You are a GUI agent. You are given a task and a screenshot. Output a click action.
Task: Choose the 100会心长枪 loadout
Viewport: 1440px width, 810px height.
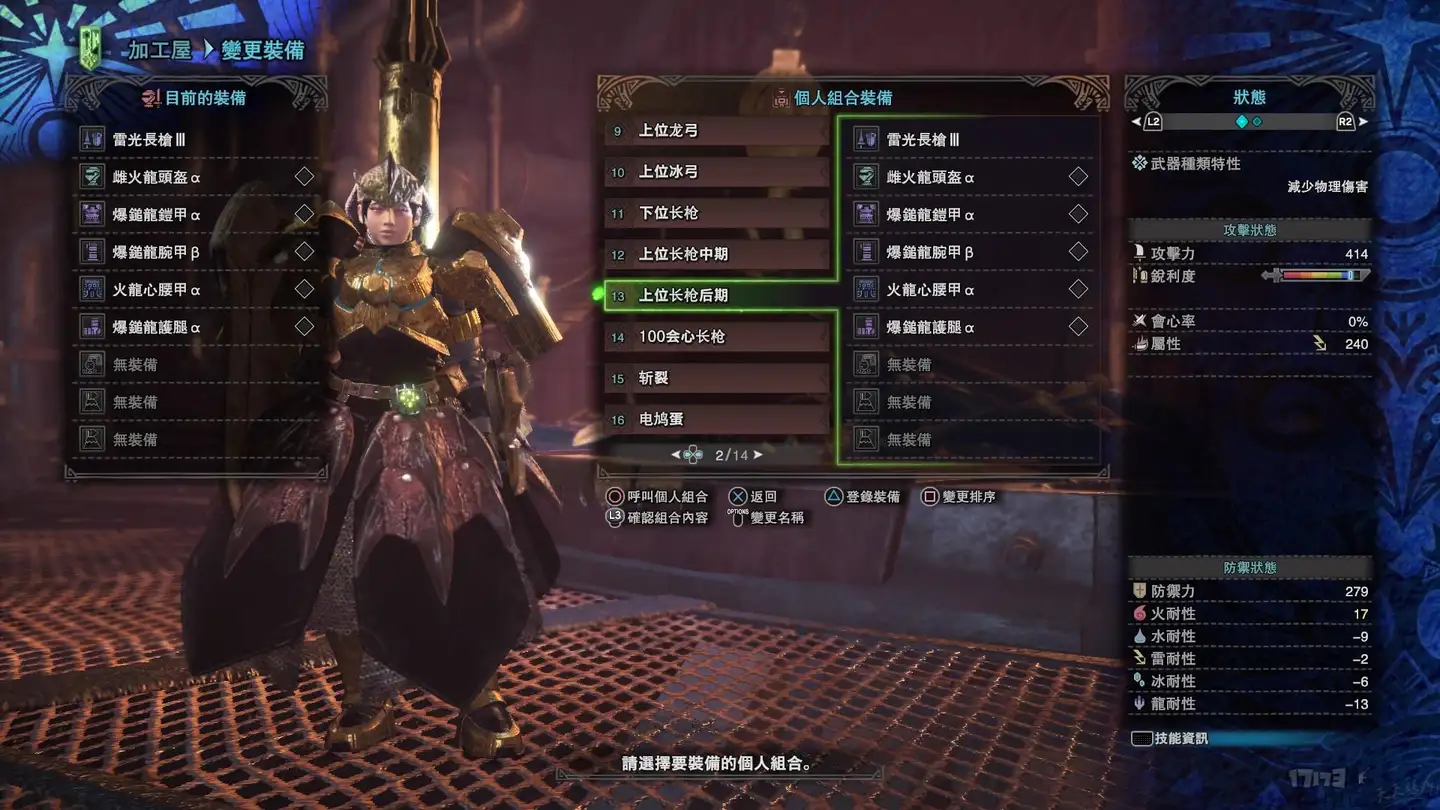click(716, 337)
